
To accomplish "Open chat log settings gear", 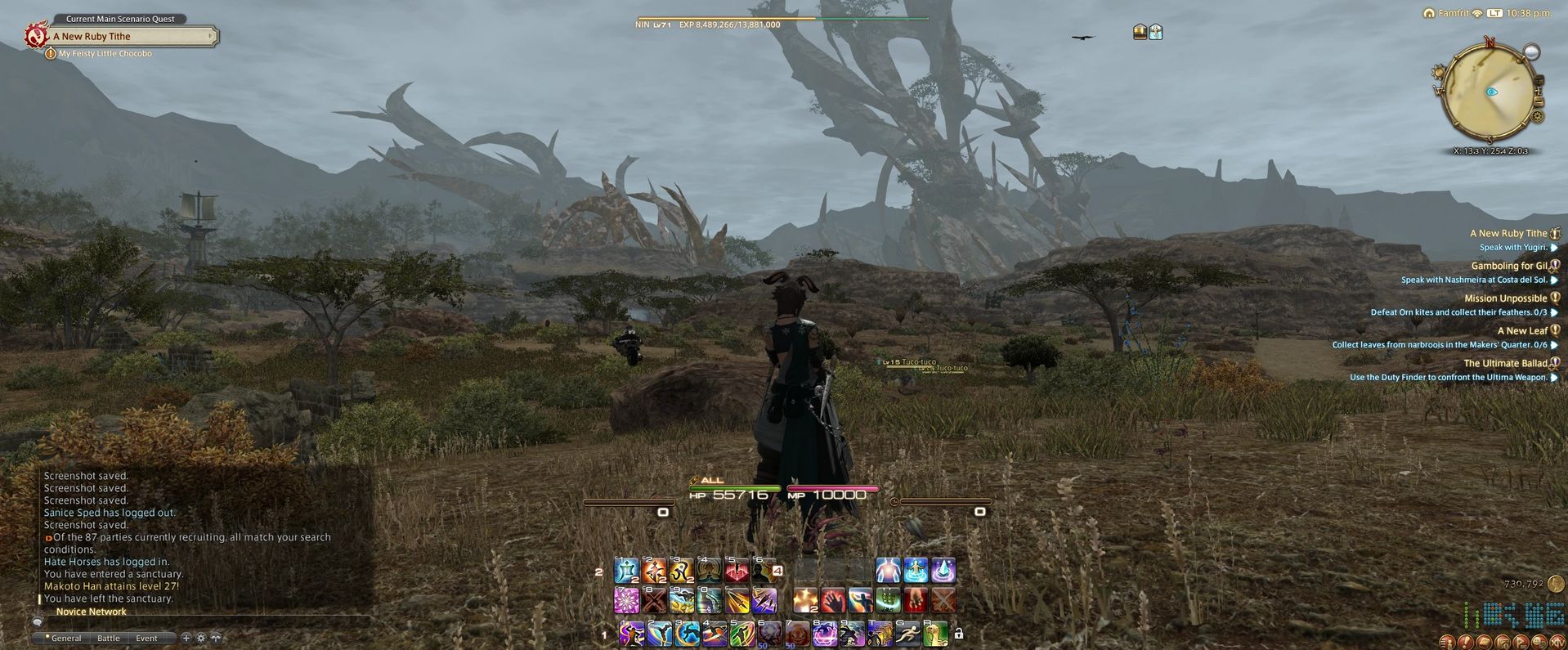I will (x=201, y=638).
